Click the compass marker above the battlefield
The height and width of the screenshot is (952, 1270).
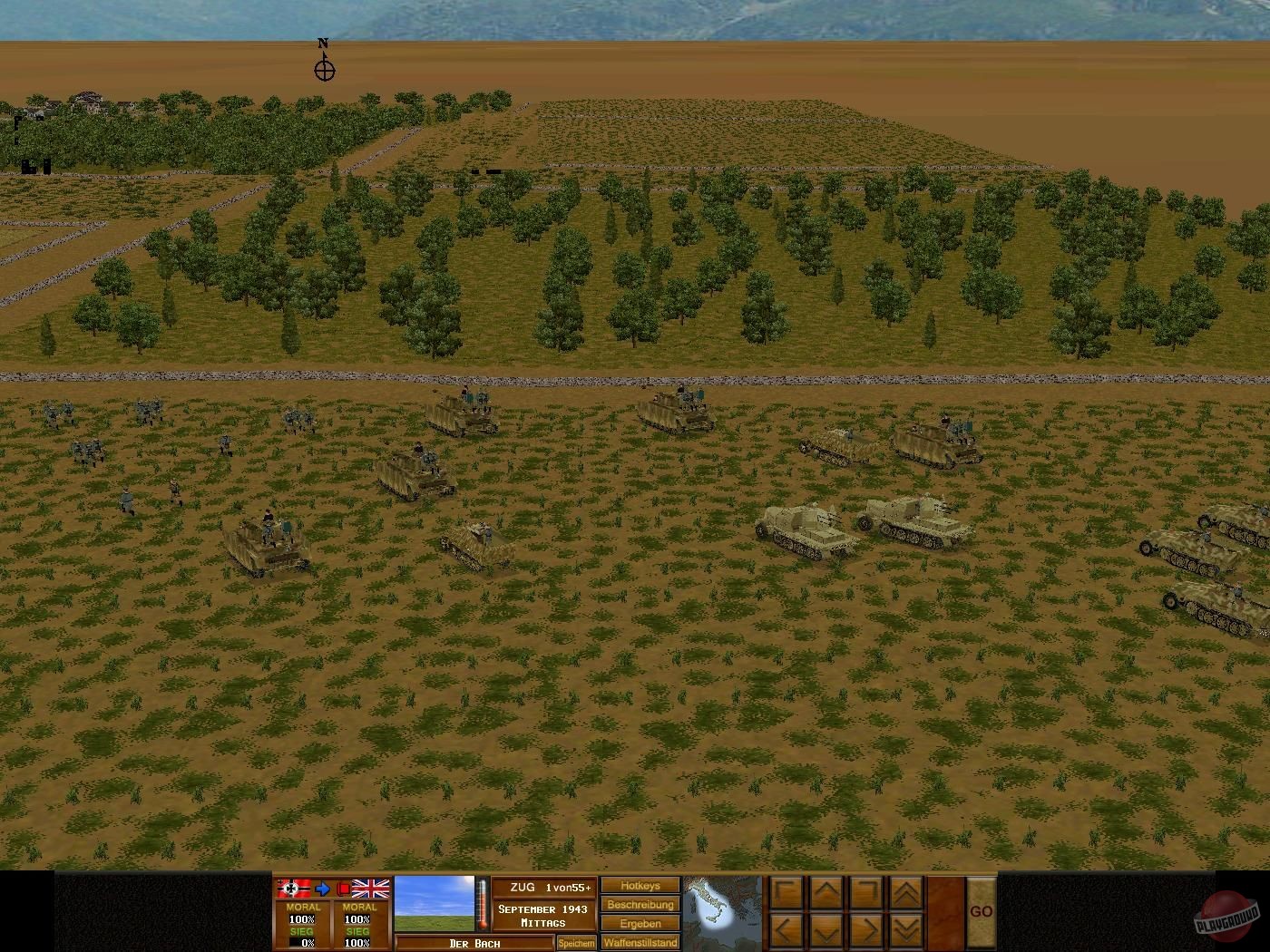pos(324,69)
